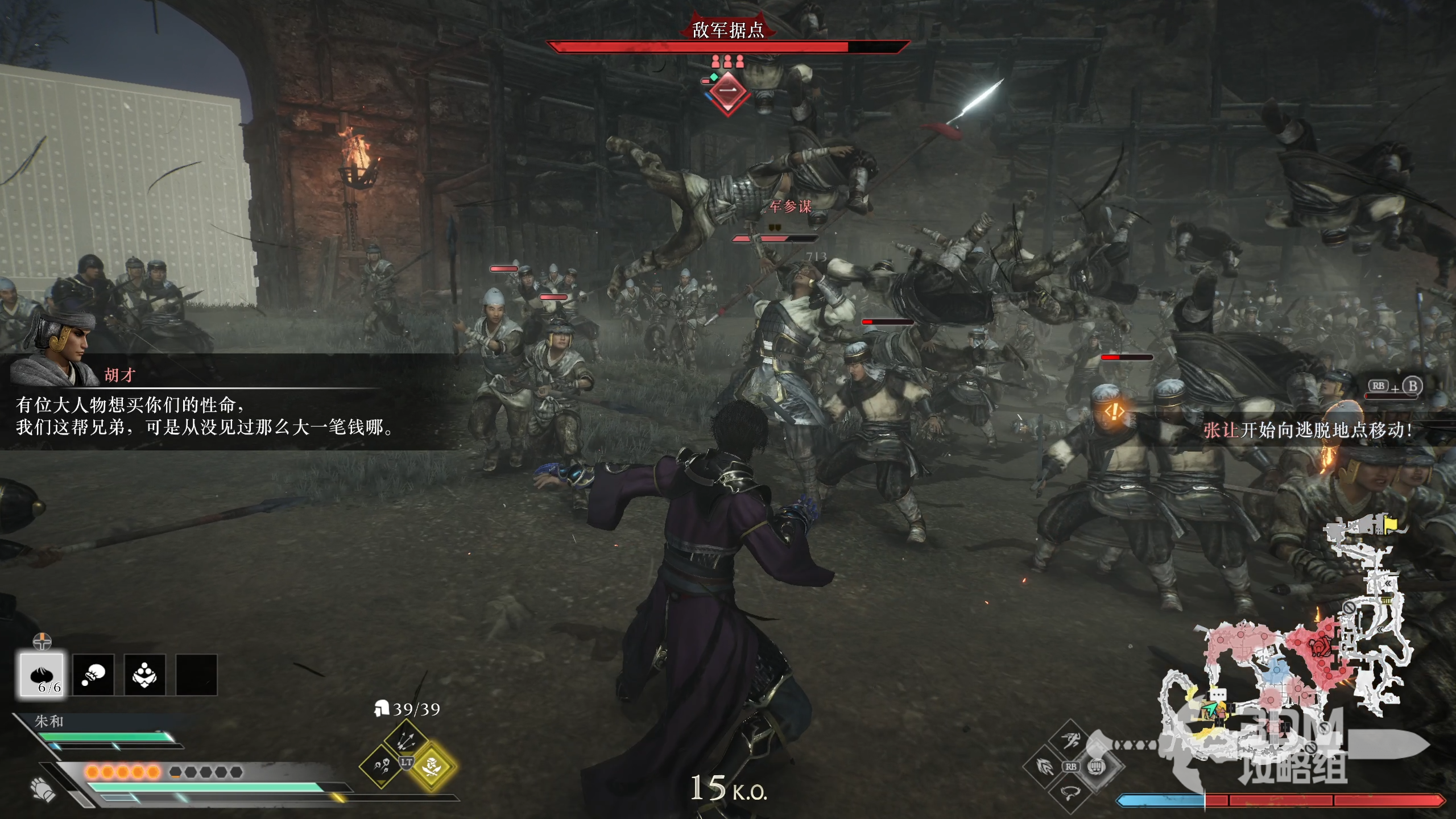This screenshot has width=1456, height=819.
Task: Select the flaming arrow battle art
Action: 1045,767
